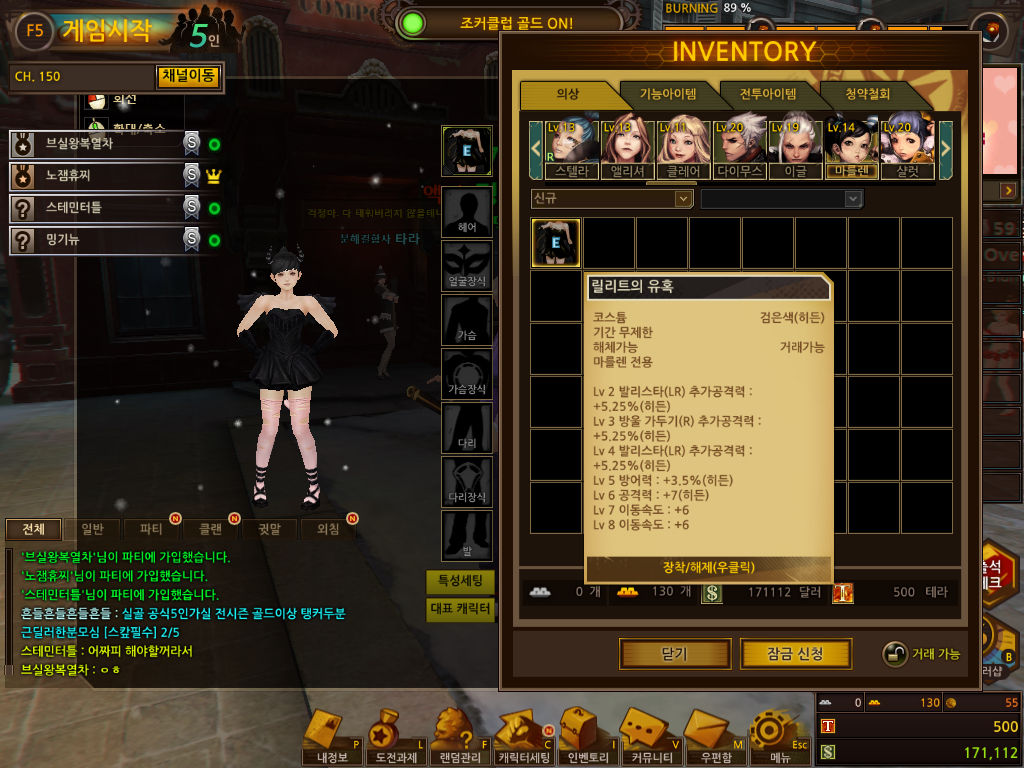The height and width of the screenshot is (768, 1024).
Task: Click the 잠금 신청 lock request button
Action: (x=795, y=654)
